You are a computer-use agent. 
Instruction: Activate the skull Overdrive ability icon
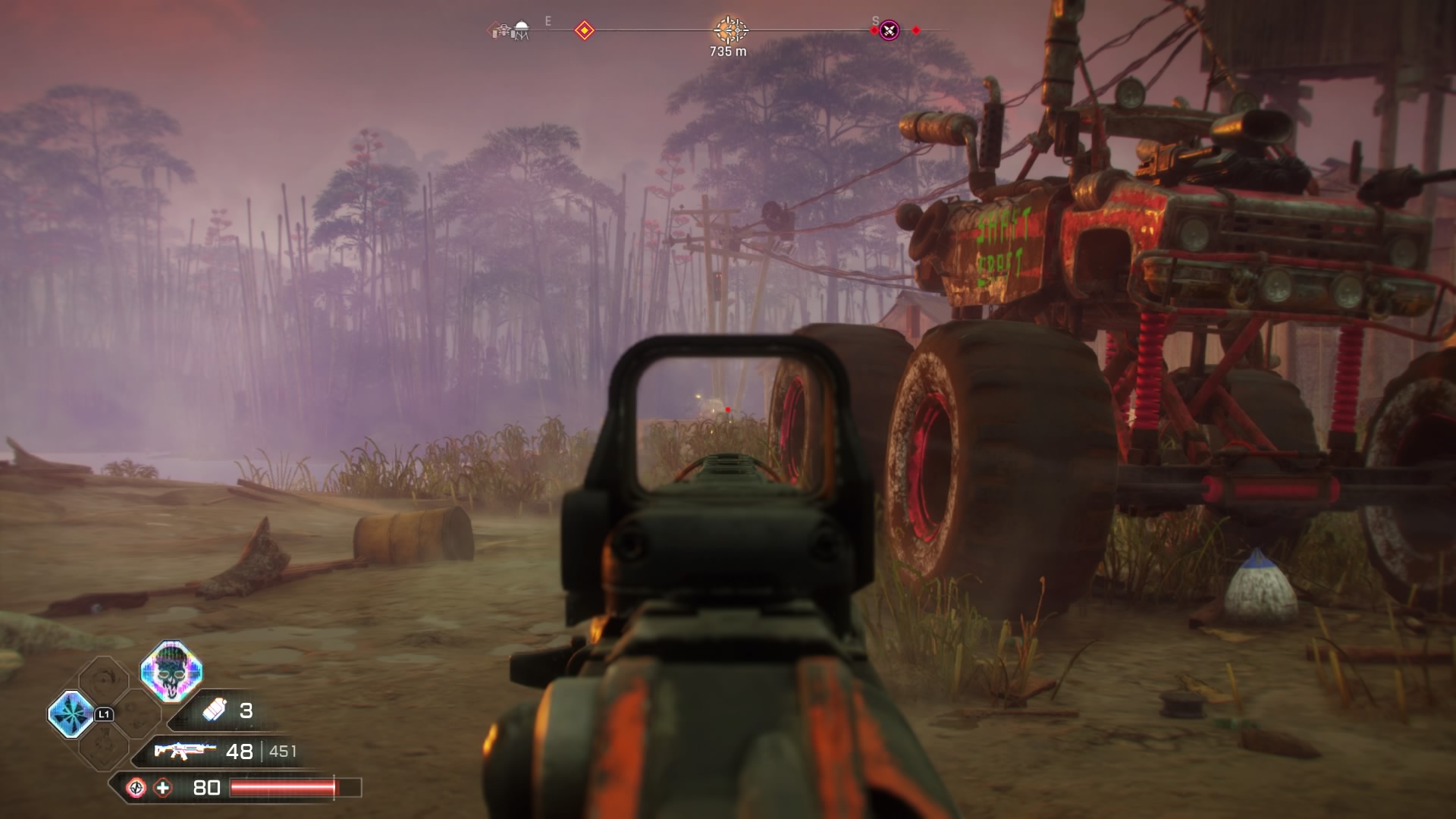[x=171, y=670]
